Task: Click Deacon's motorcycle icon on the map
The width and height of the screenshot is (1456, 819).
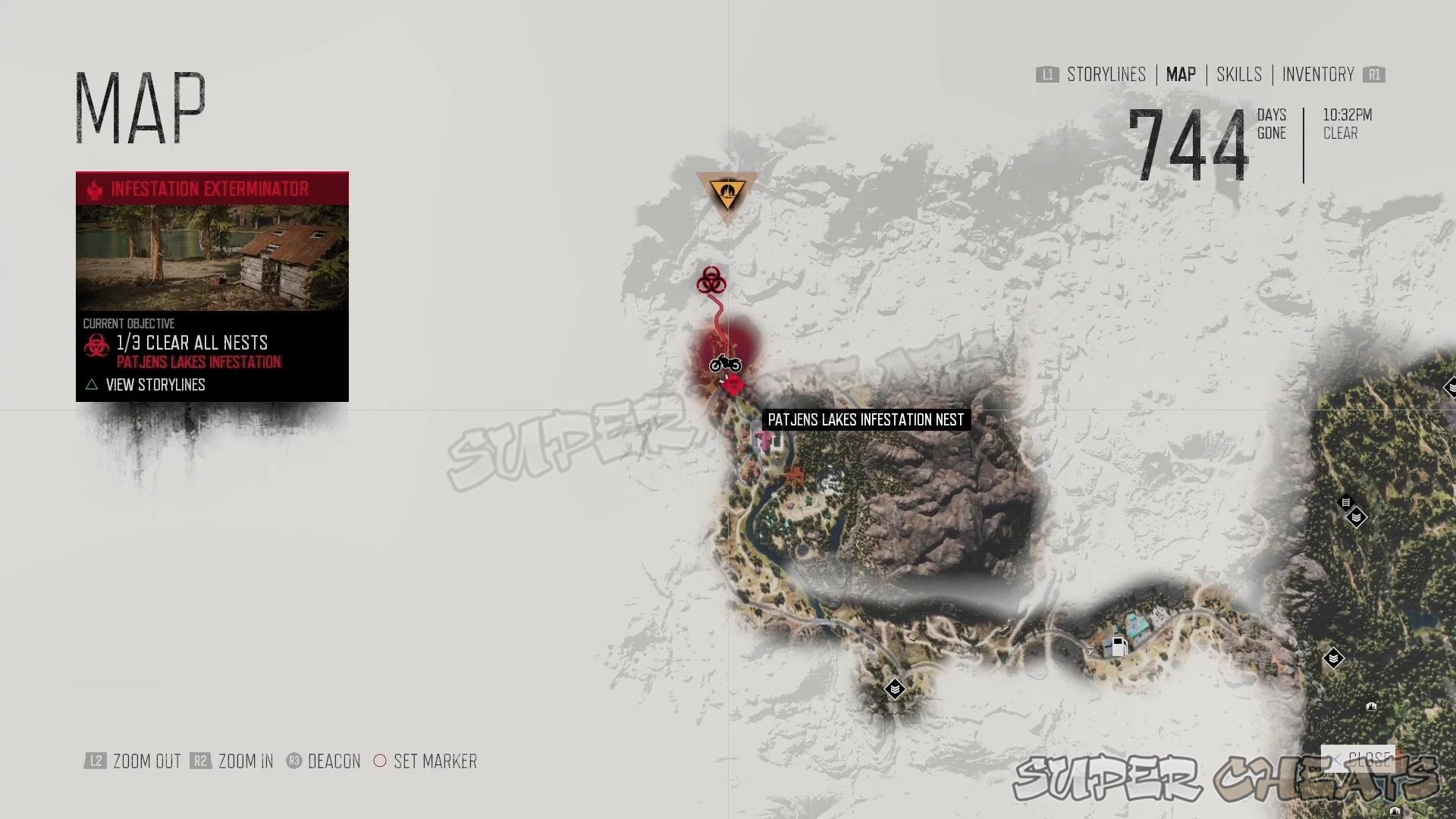Action: click(x=724, y=364)
